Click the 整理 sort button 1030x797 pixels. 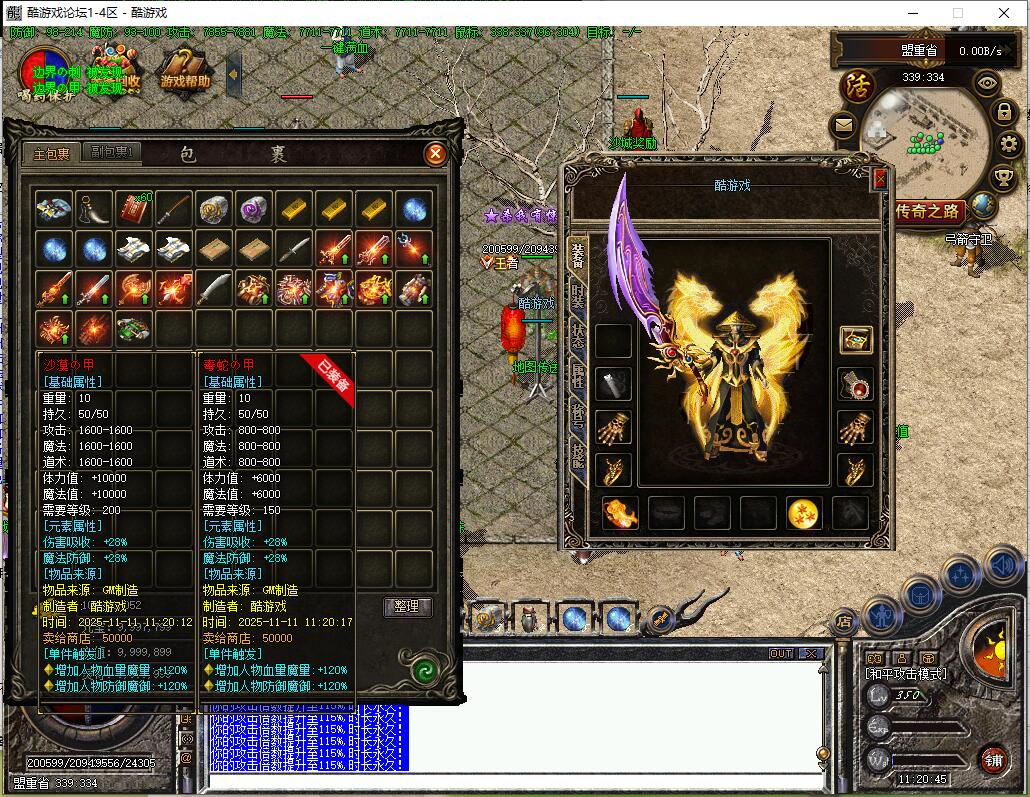(x=407, y=607)
